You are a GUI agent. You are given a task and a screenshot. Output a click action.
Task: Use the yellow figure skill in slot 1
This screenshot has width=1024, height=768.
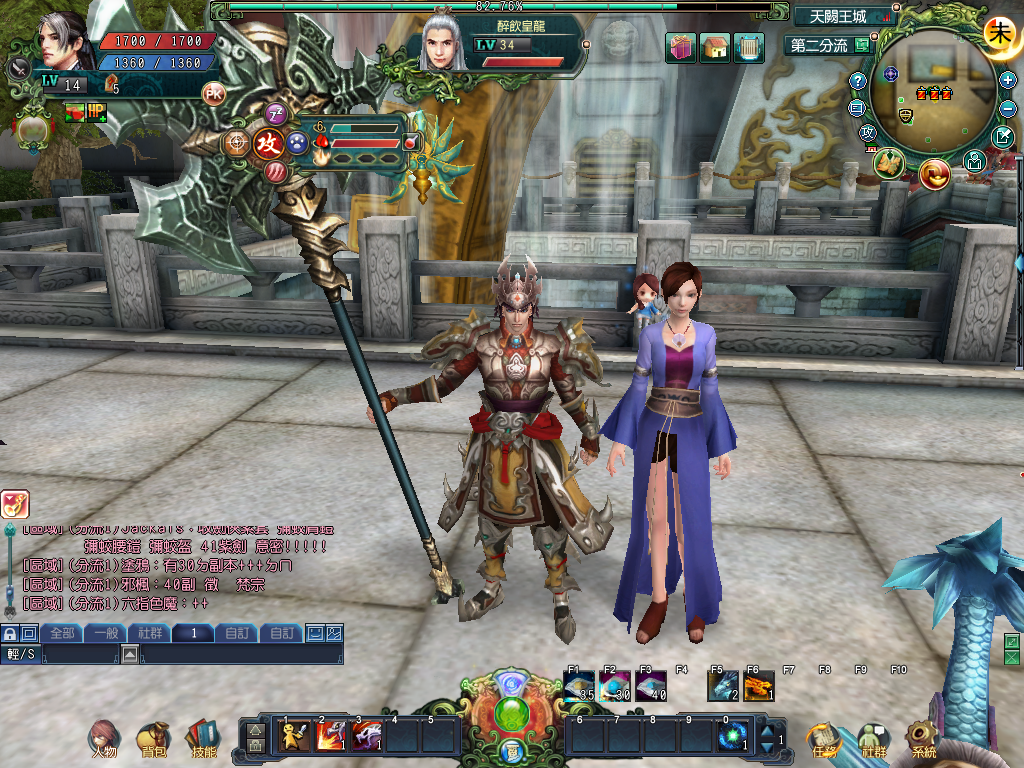[294, 737]
